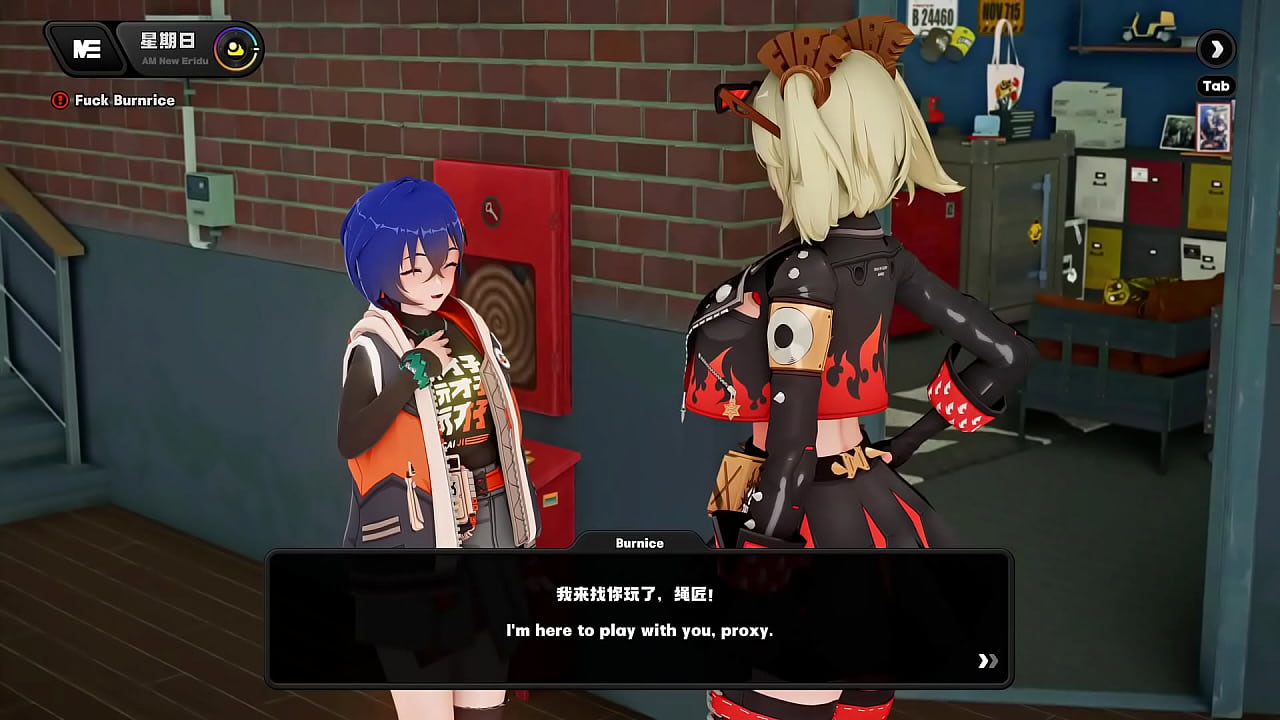Open the main menu logo button
This screenshot has height=720, width=1280.
[x=86, y=49]
